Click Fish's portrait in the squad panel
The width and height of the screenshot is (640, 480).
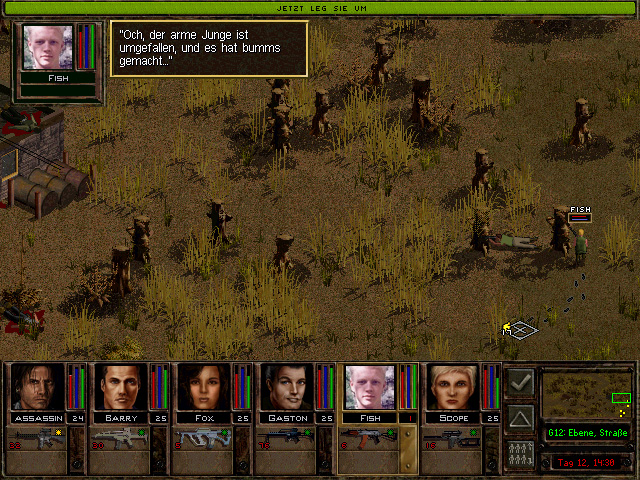click(370, 387)
